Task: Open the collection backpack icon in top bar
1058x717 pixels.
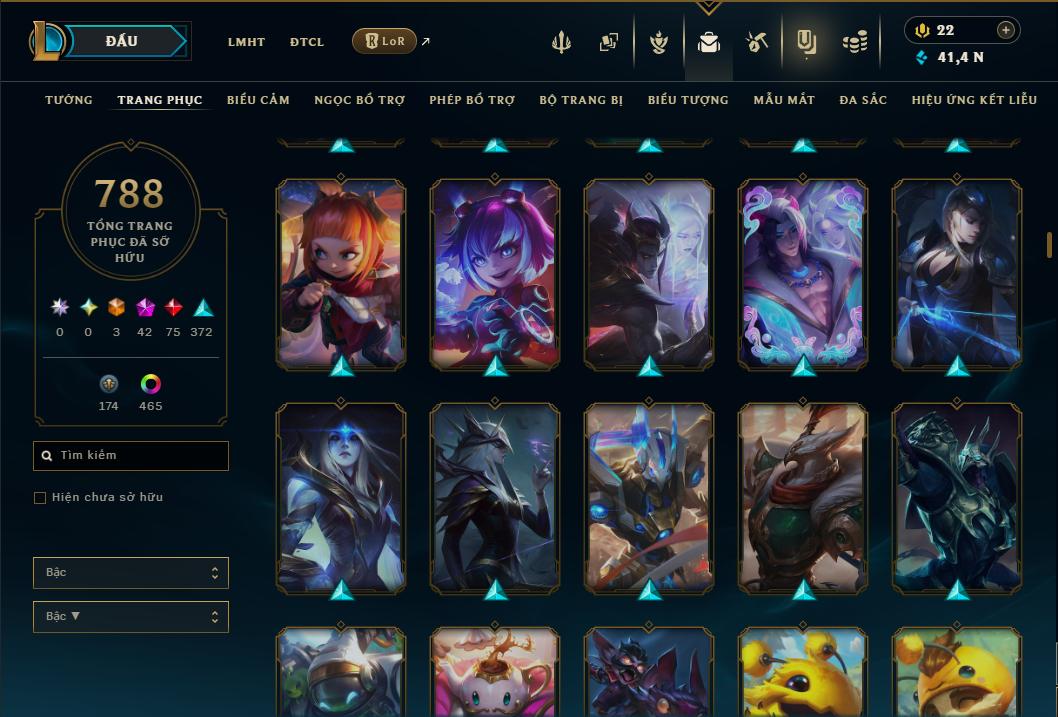Action: coord(709,42)
